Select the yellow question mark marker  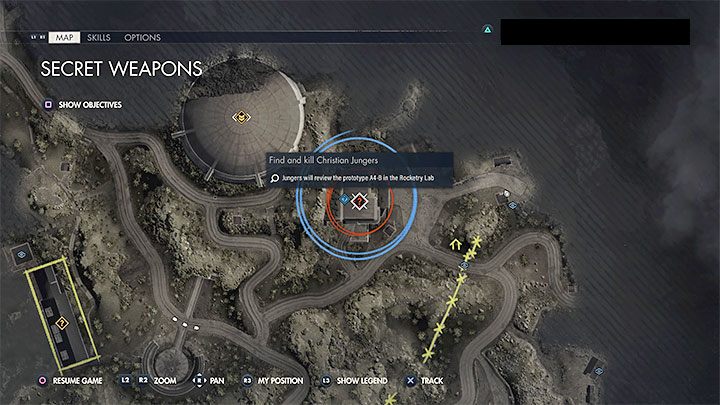tap(62, 322)
